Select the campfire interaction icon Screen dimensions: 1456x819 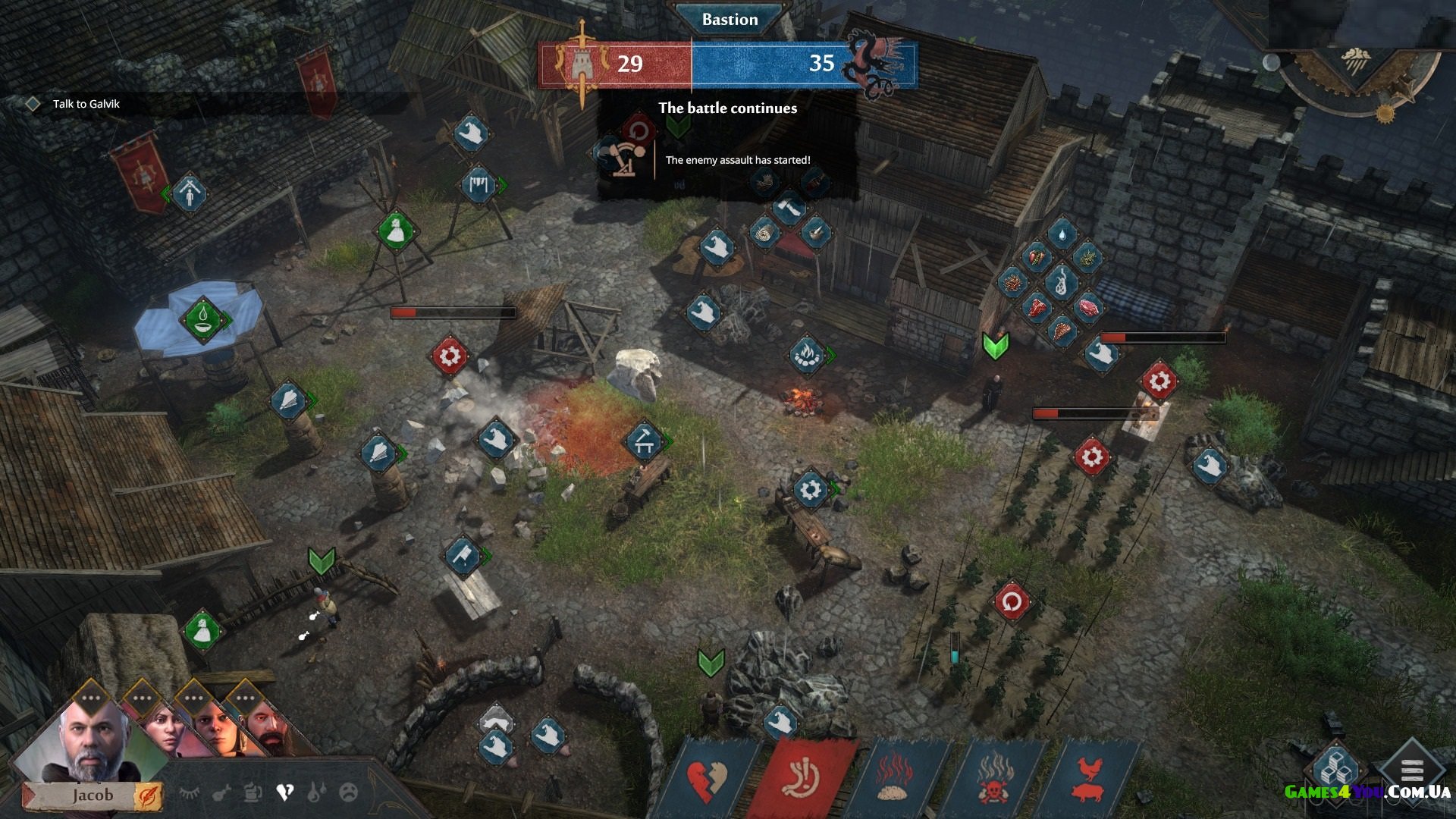(807, 354)
